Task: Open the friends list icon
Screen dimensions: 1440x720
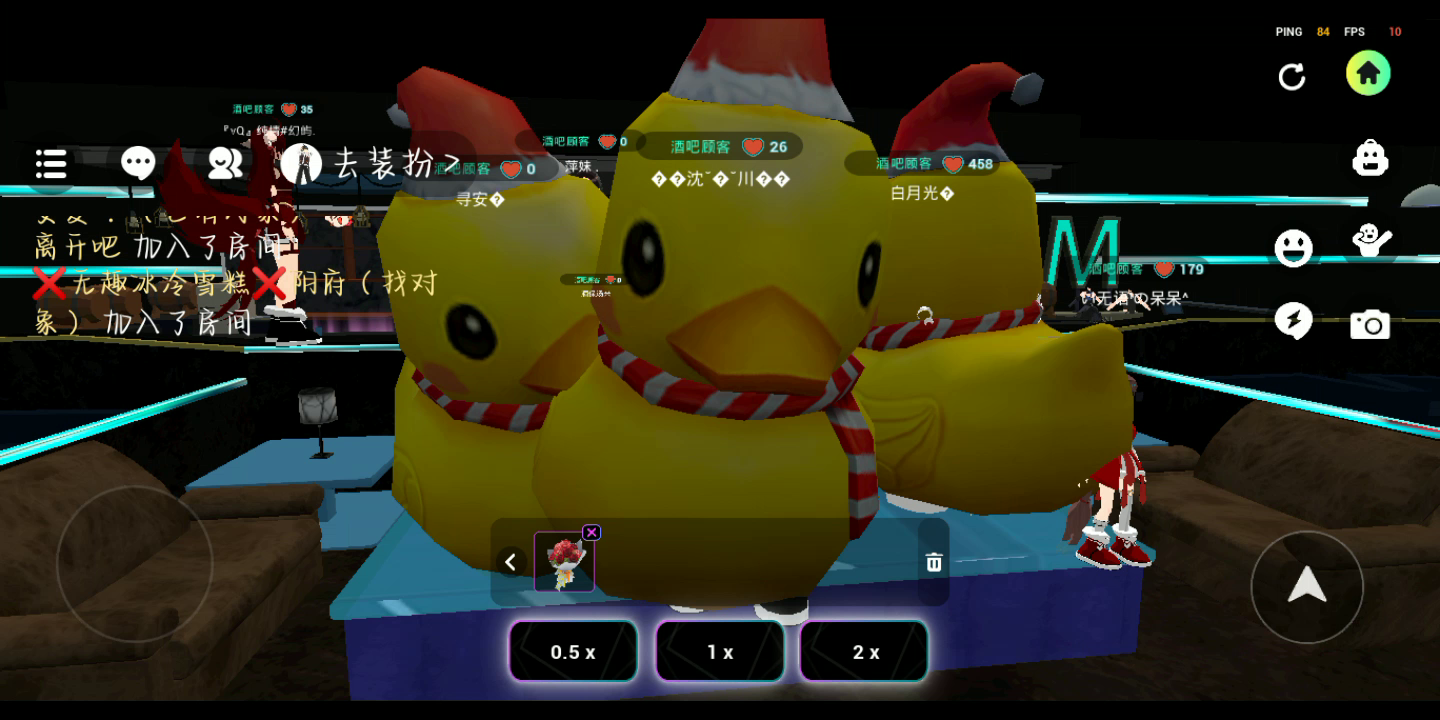Action: tap(225, 163)
